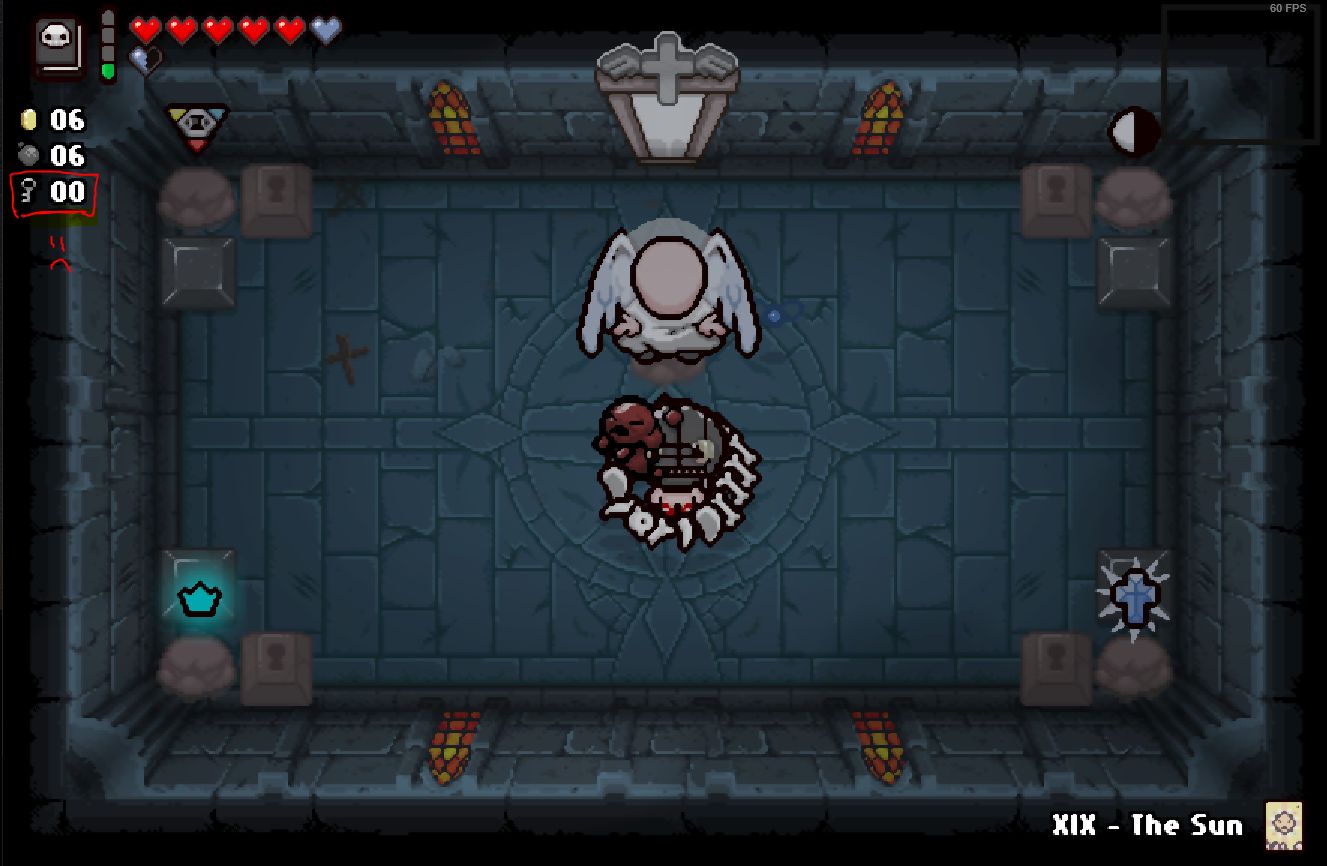Screen dimensions: 1327x866
Task: Click the "60 FPS" counter text
Action: click(x=1286, y=8)
